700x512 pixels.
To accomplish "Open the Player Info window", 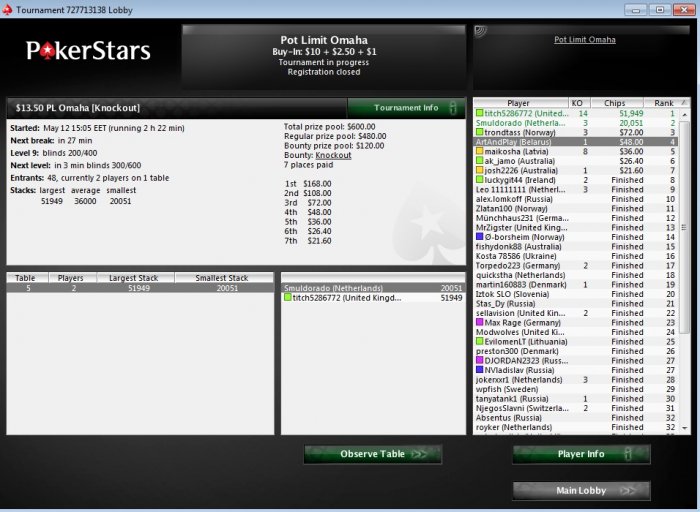I will point(581,454).
